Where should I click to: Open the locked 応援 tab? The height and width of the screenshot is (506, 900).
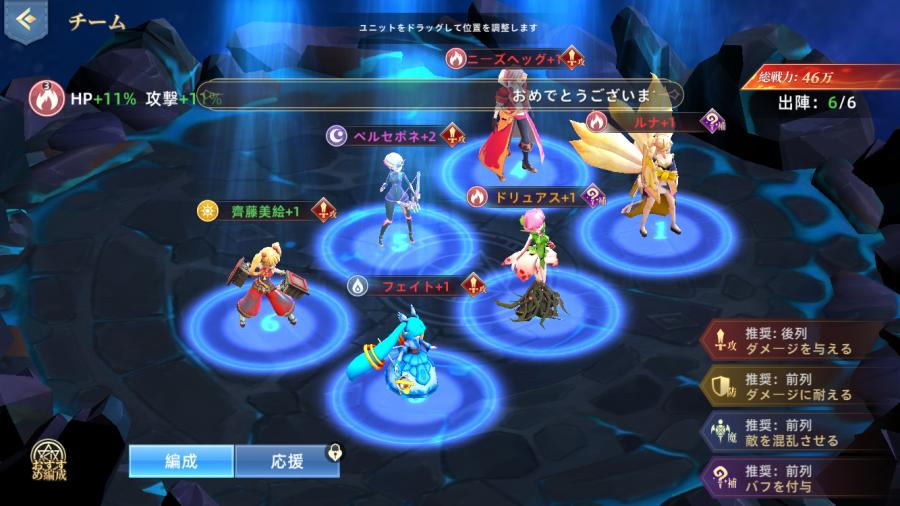click(286, 461)
